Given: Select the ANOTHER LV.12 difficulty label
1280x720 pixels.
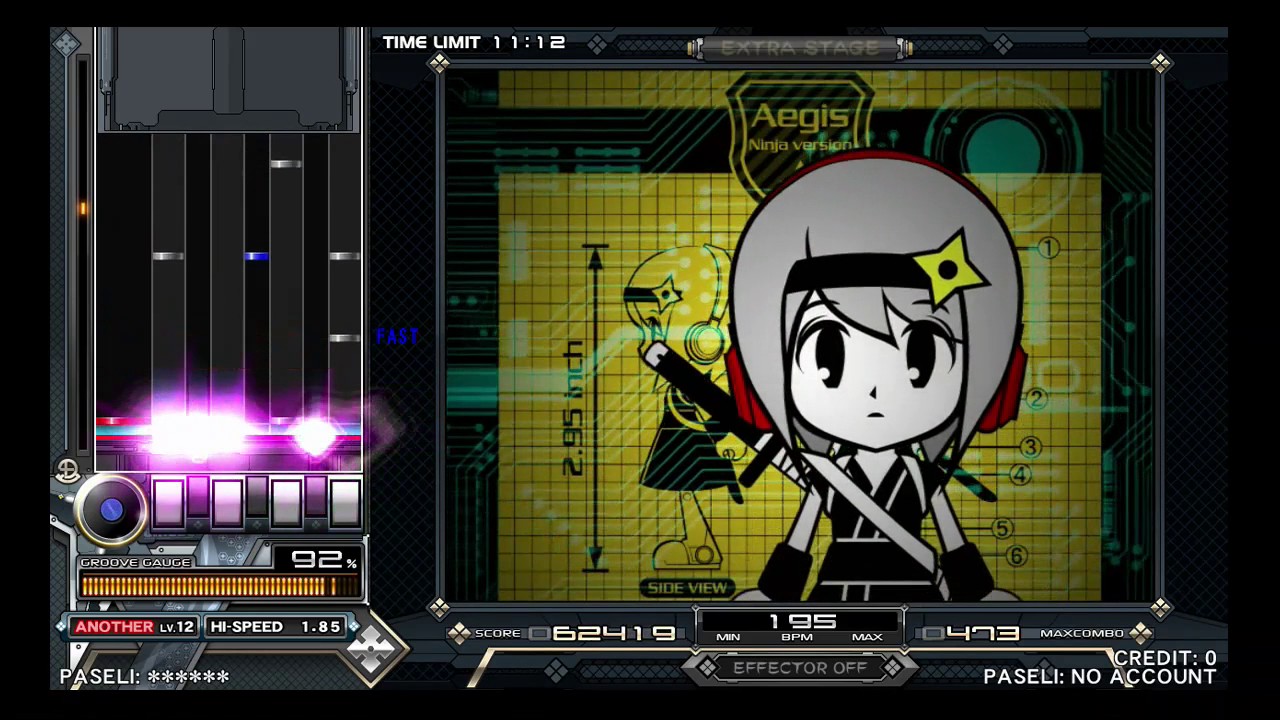Looking at the screenshot, I should pyautogui.click(x=135, y=626).
